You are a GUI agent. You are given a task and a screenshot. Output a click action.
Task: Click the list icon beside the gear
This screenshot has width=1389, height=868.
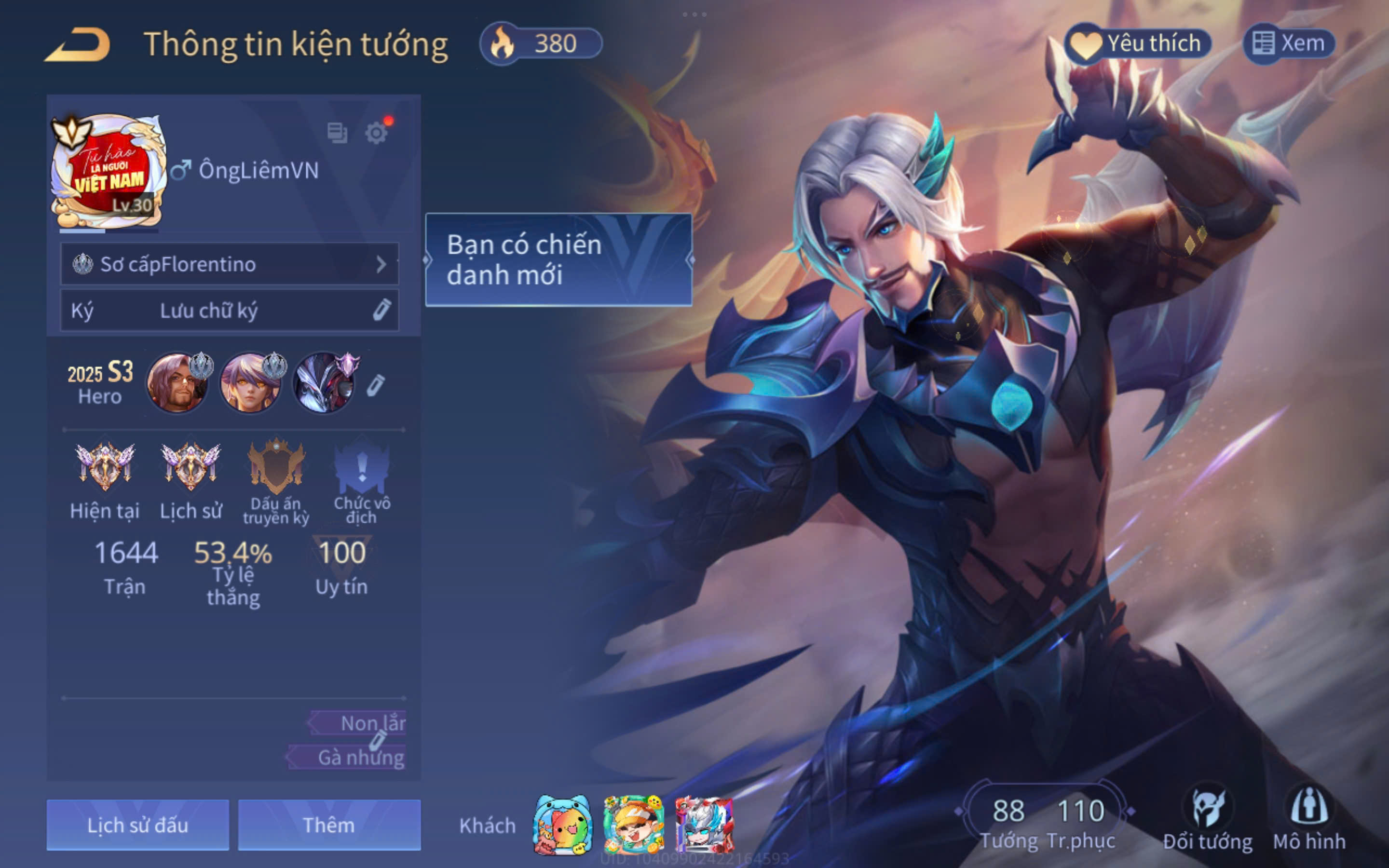click(x=337, y=133)
